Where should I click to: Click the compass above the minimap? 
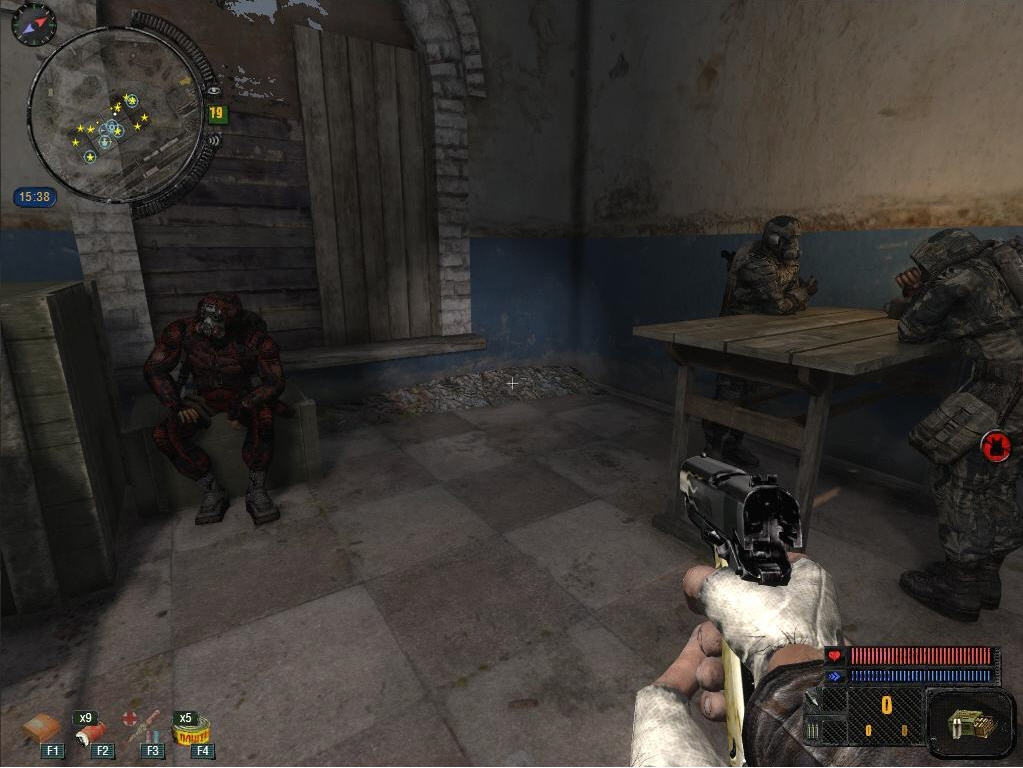click(33, 23)
